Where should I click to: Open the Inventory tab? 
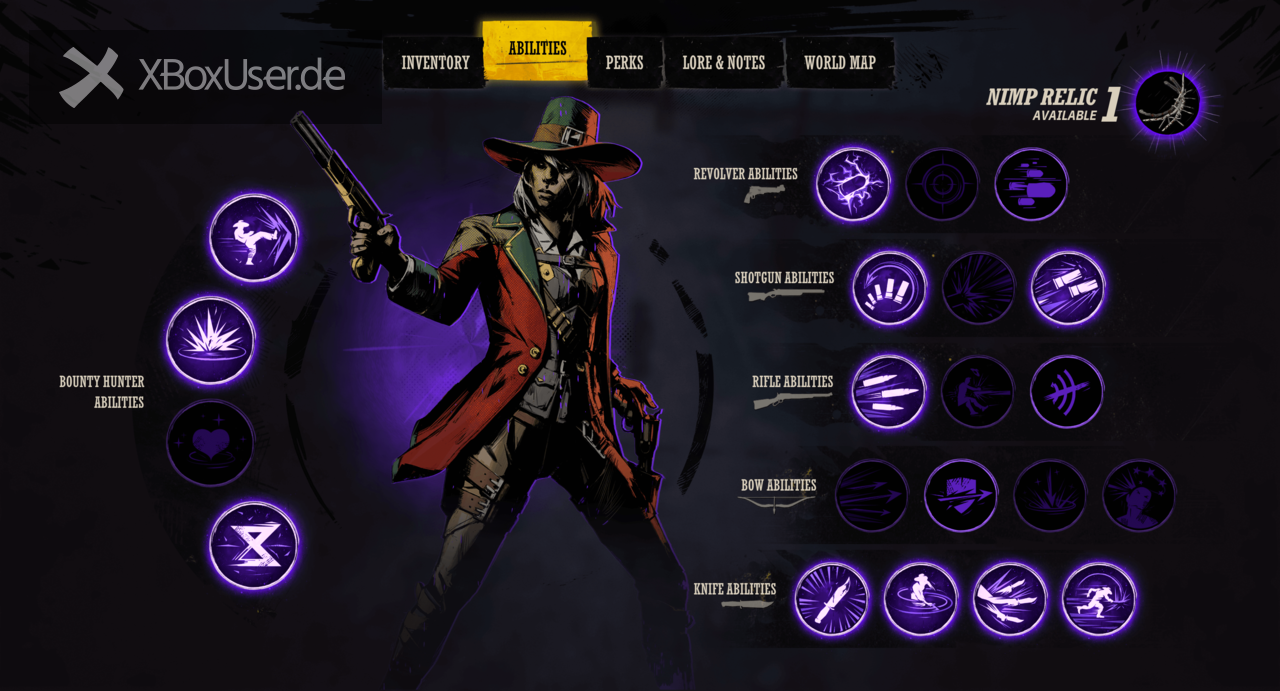pyautogui.click(x=435, y=63)
